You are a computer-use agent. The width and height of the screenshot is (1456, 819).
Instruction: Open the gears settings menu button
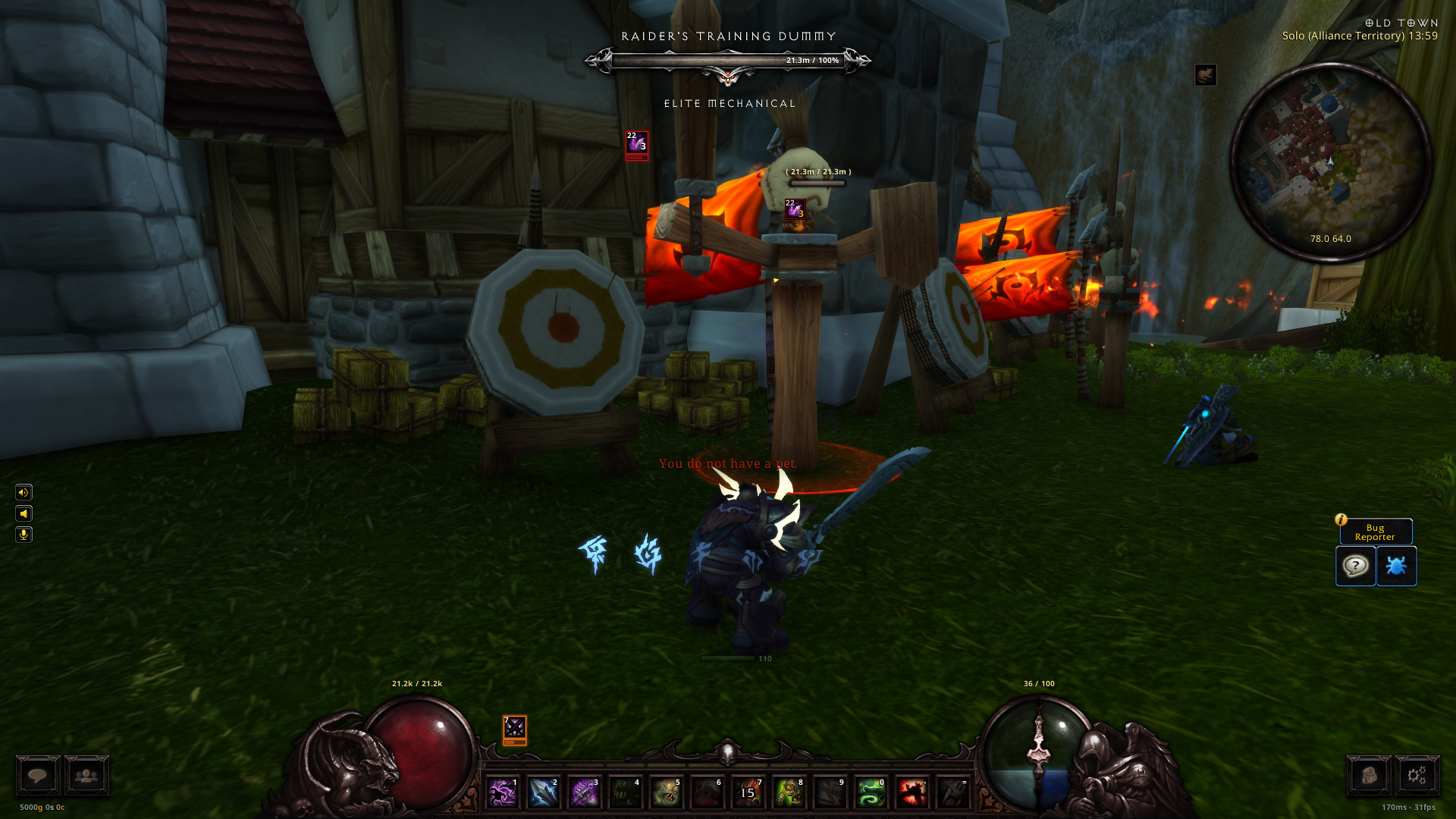pos(1417,775)
